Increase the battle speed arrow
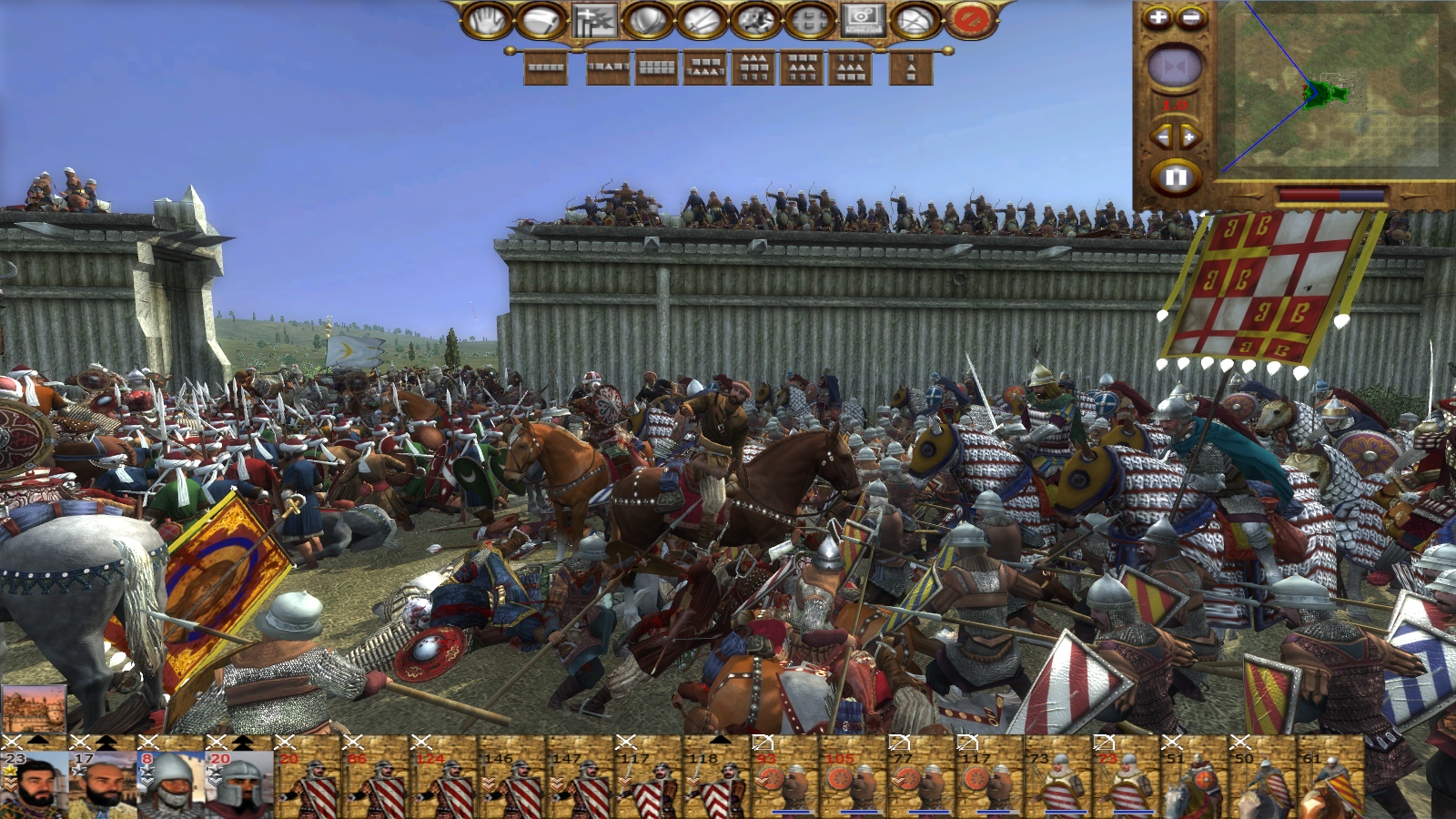This screenshot has height=819, width=1456. tap(1190, 137)
